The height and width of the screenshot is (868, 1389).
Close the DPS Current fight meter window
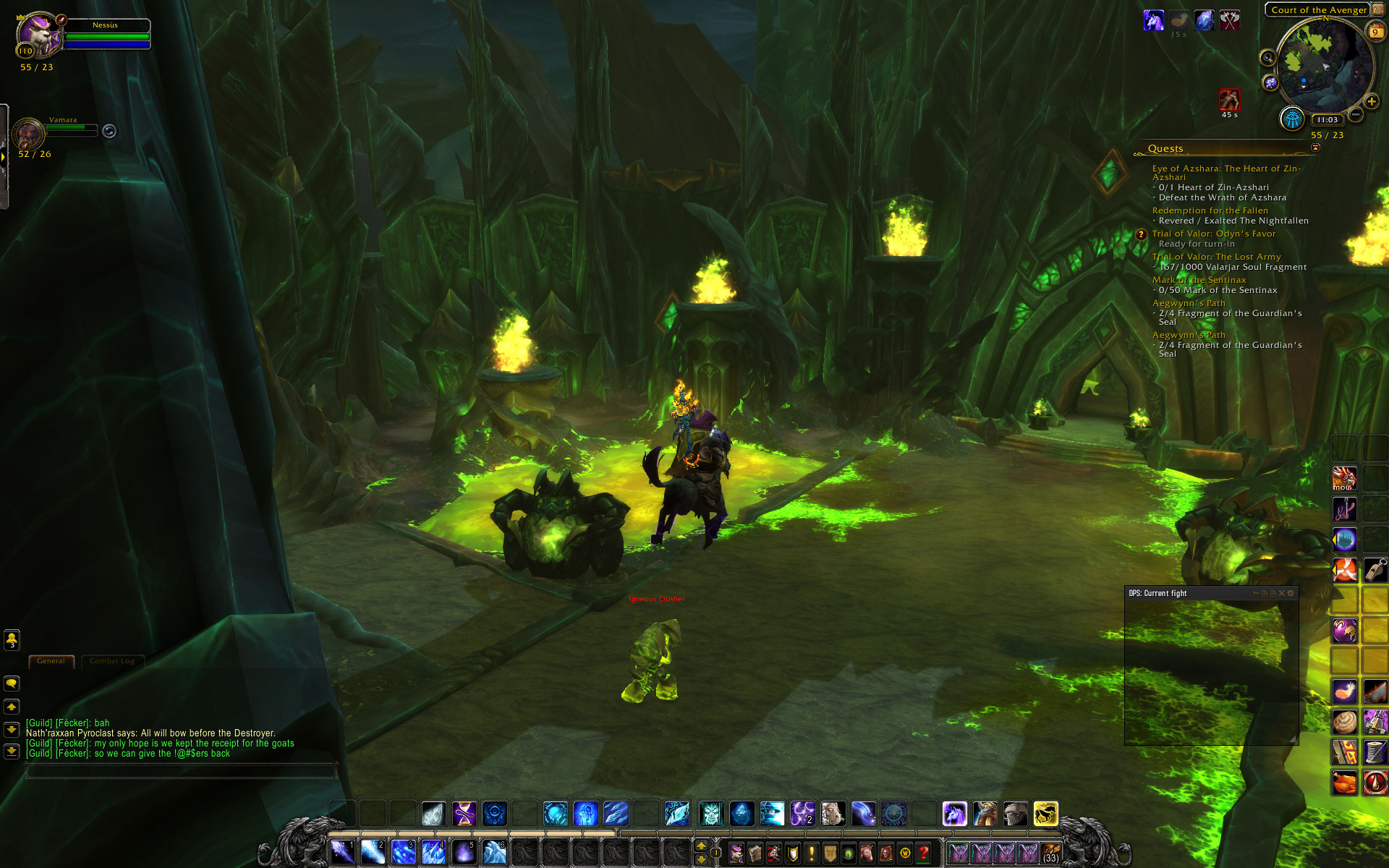1281,593
